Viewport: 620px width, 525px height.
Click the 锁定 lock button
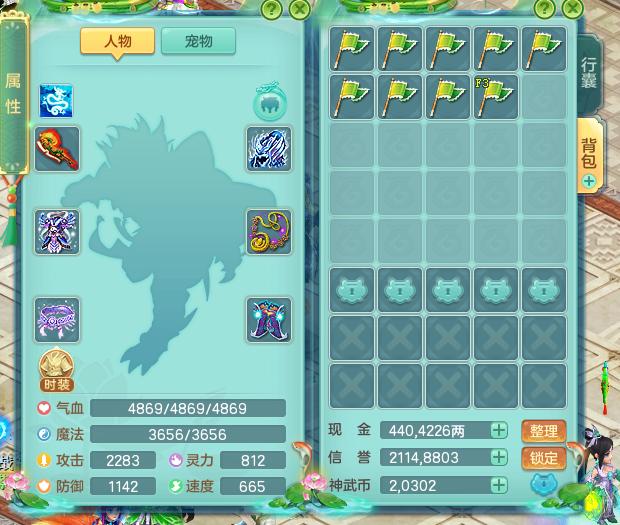tap(544, 457)
